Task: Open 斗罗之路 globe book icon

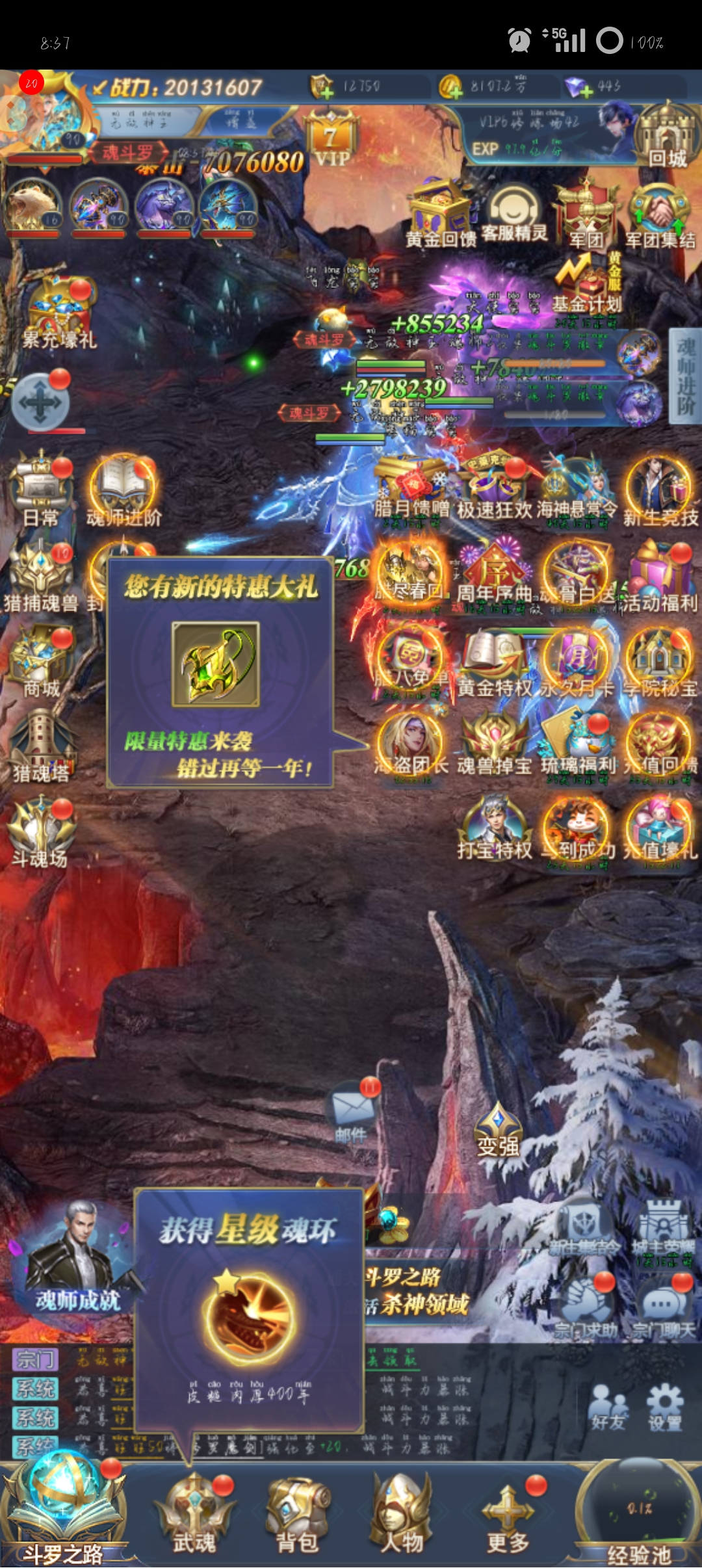Action: (62, 1508)
